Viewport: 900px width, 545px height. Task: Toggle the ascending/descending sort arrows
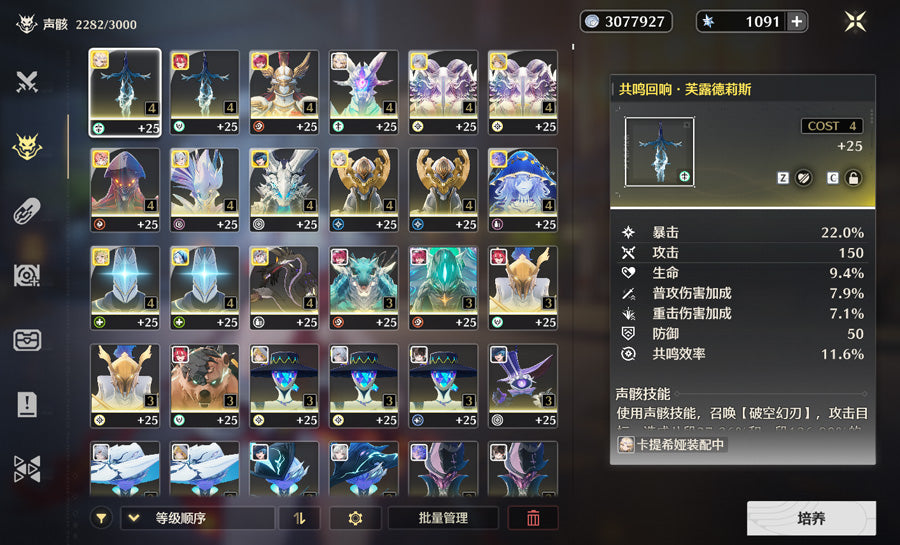tap(299, 518)
